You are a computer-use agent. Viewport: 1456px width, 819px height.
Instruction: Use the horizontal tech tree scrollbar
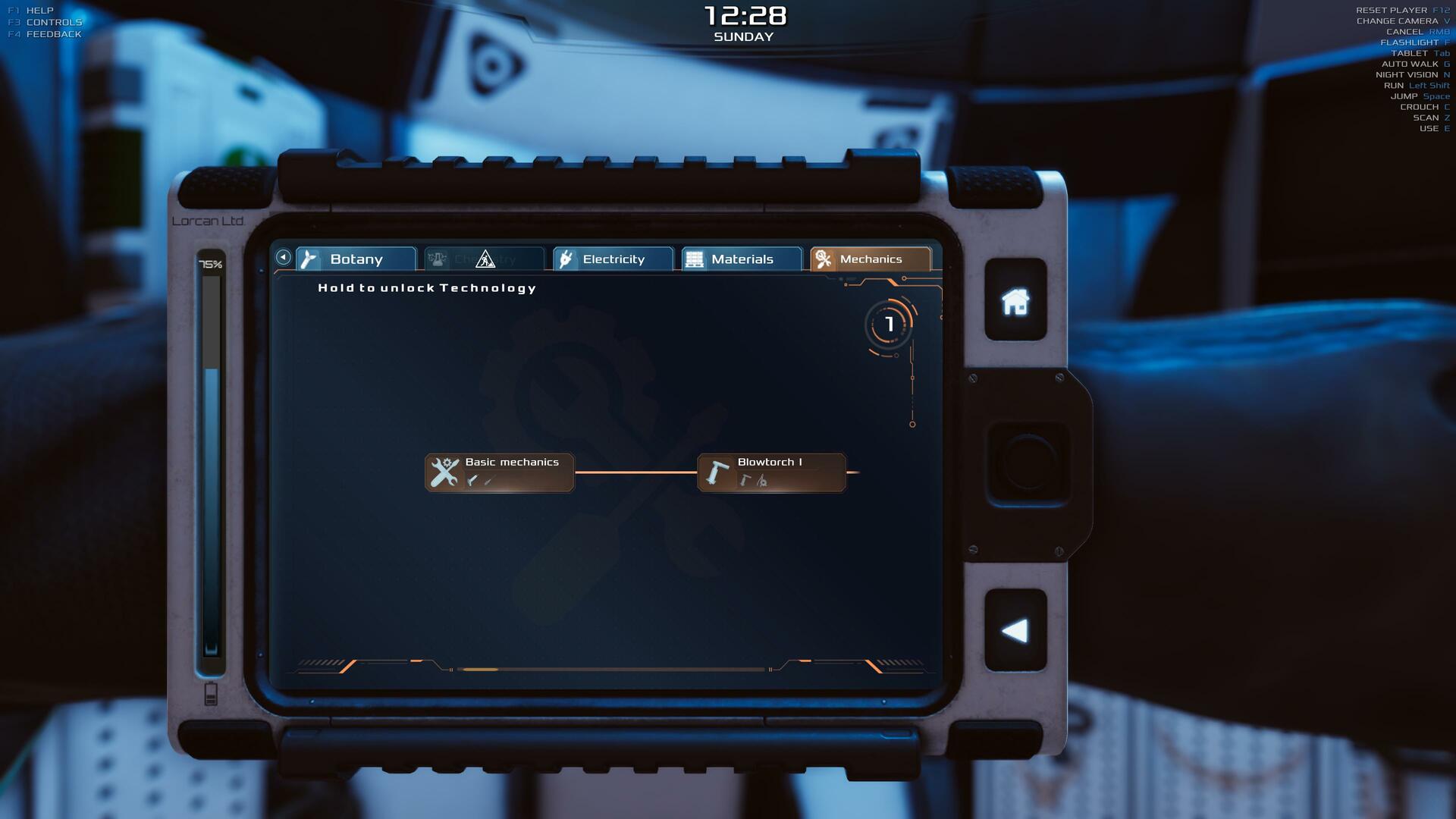480,670
